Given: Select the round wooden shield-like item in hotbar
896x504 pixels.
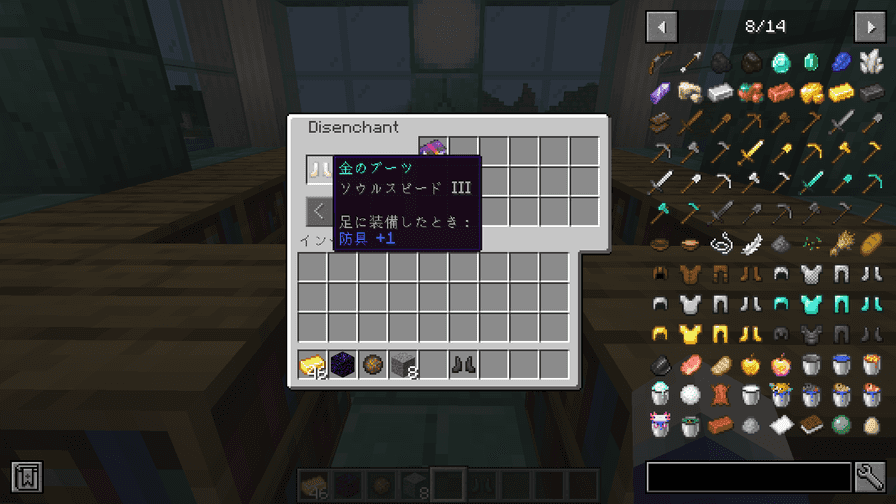Looking at the screenshot, I should [373, 365].
